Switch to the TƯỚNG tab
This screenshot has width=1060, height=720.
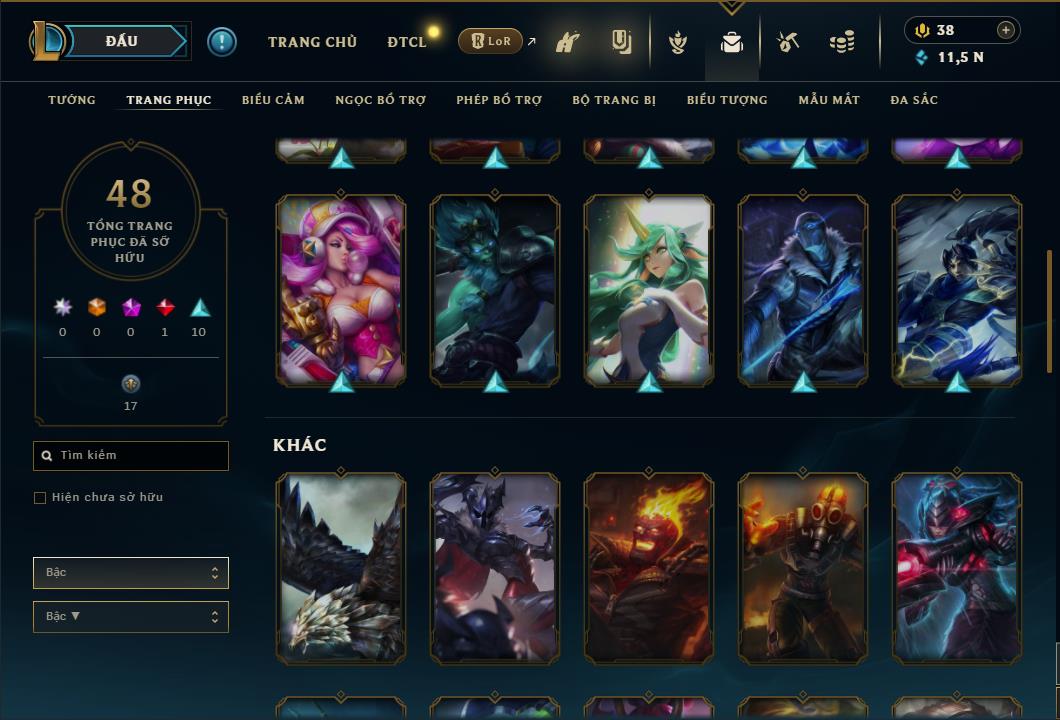click(x=72, y=100)
